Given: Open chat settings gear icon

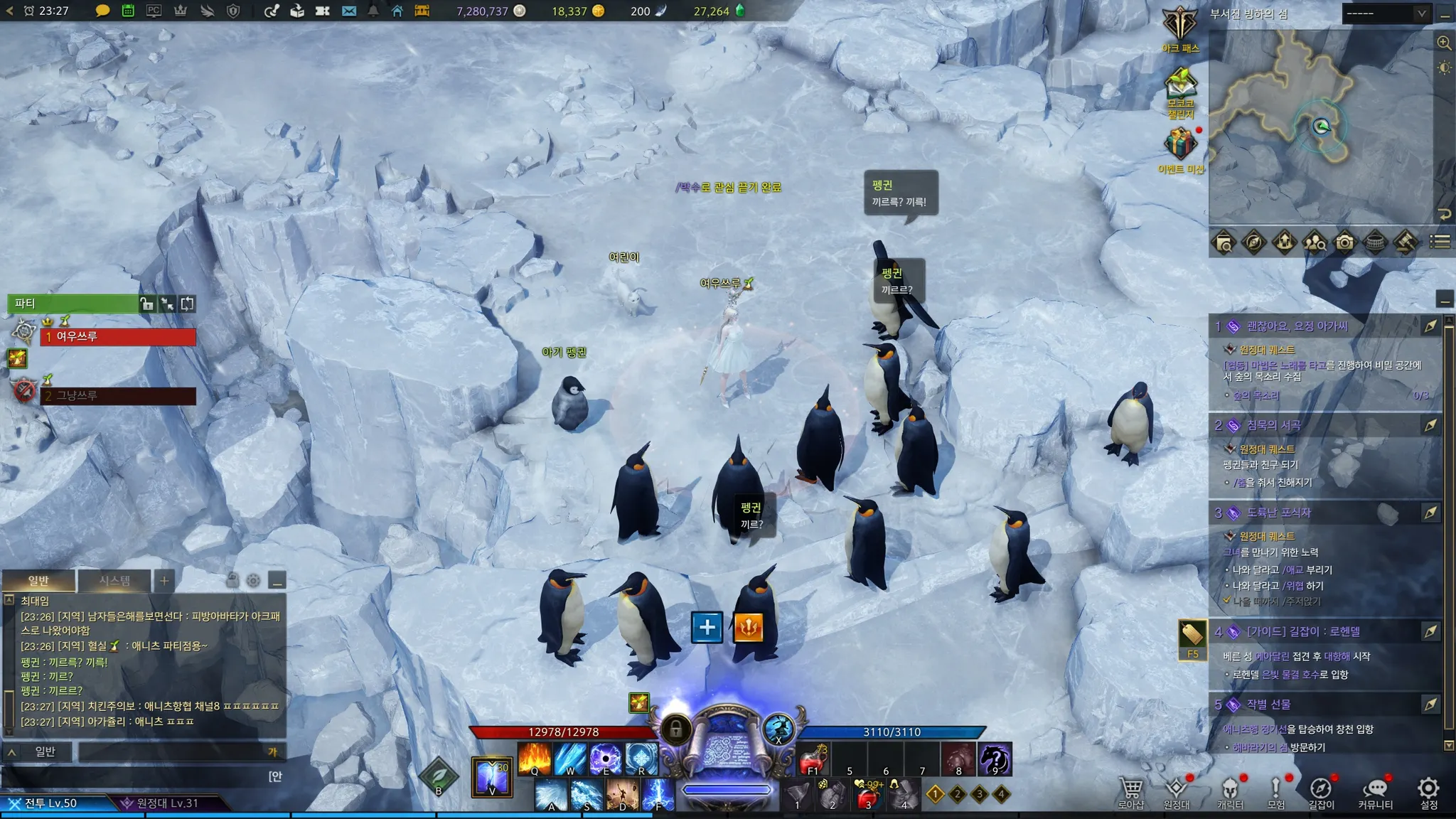Looking at the screenshot, I should coord(253,581).
